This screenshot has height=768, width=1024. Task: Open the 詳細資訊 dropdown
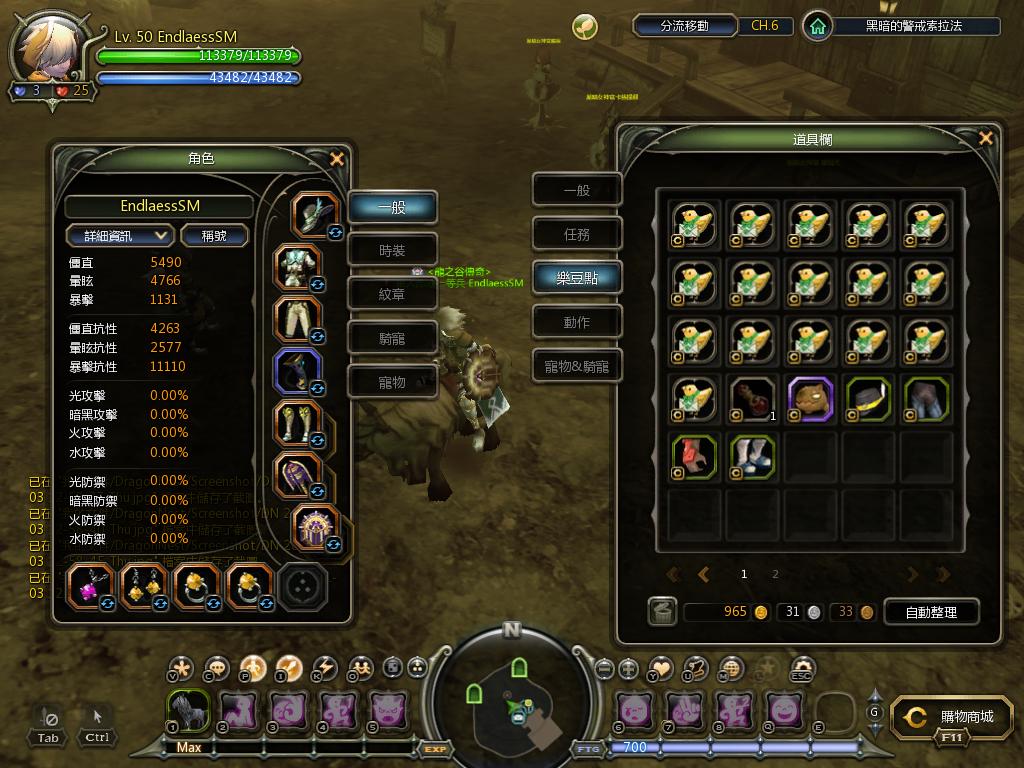(120, 235)
